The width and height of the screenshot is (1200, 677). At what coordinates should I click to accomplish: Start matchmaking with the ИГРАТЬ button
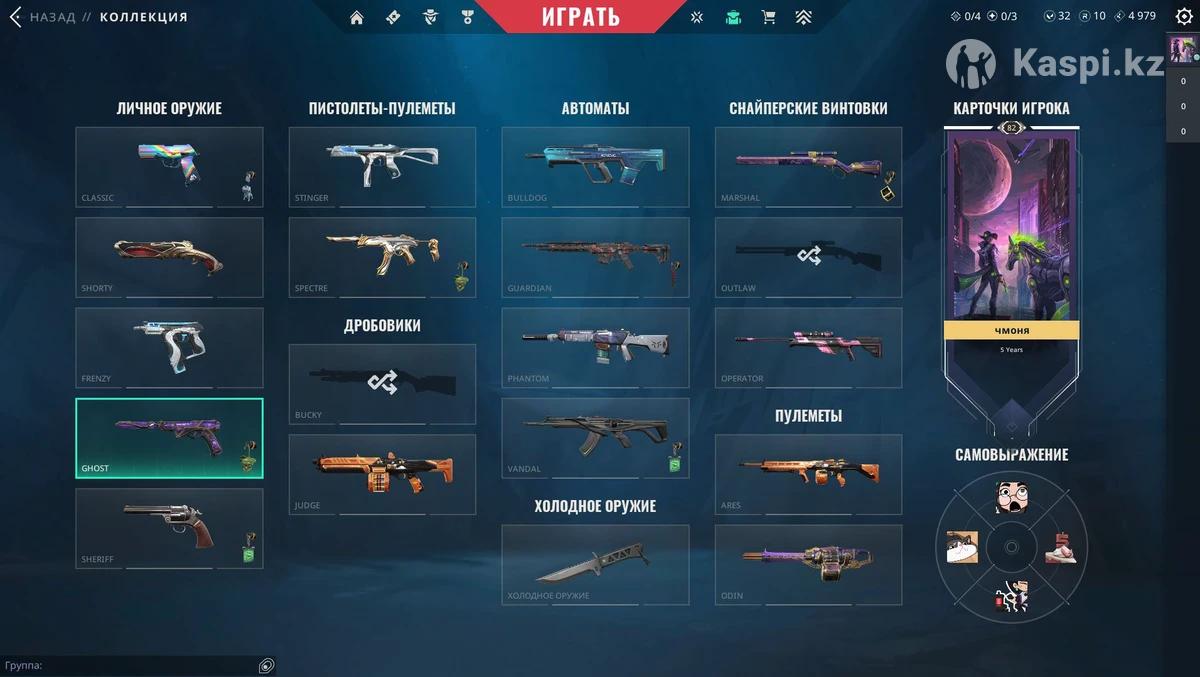(580, 16)
